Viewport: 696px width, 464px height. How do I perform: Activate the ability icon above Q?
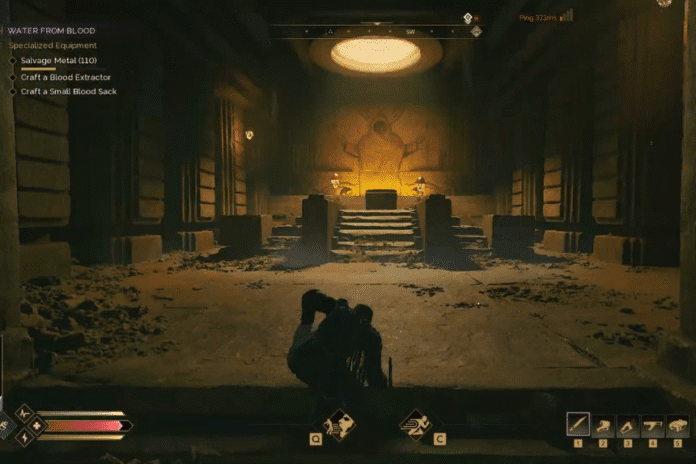tap(339, 423)
